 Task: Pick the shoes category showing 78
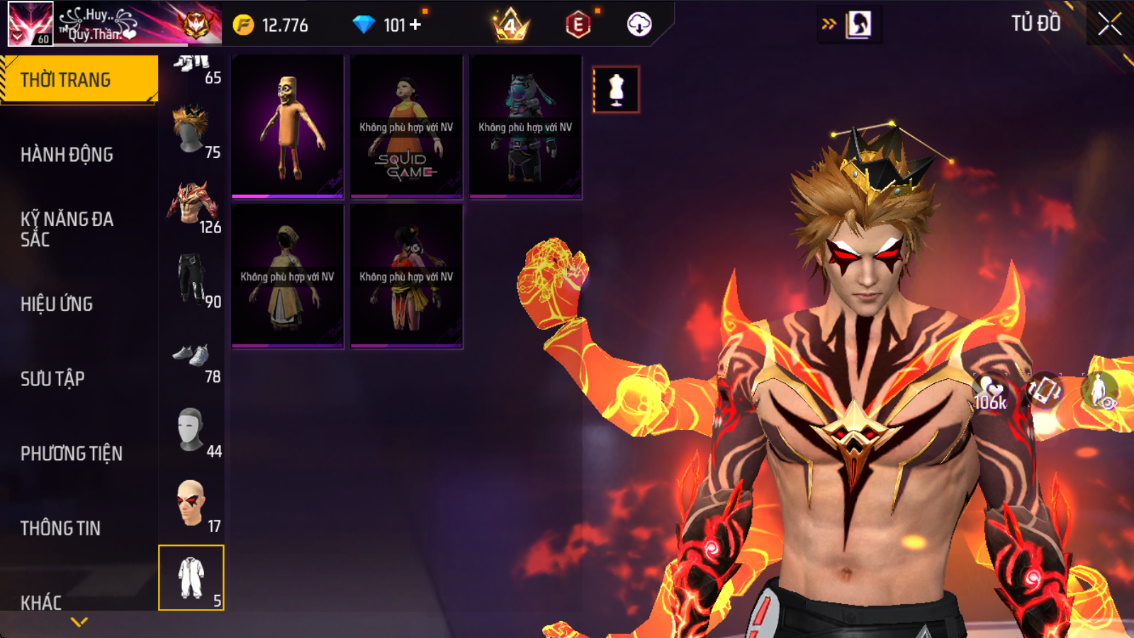coord(192,355)
